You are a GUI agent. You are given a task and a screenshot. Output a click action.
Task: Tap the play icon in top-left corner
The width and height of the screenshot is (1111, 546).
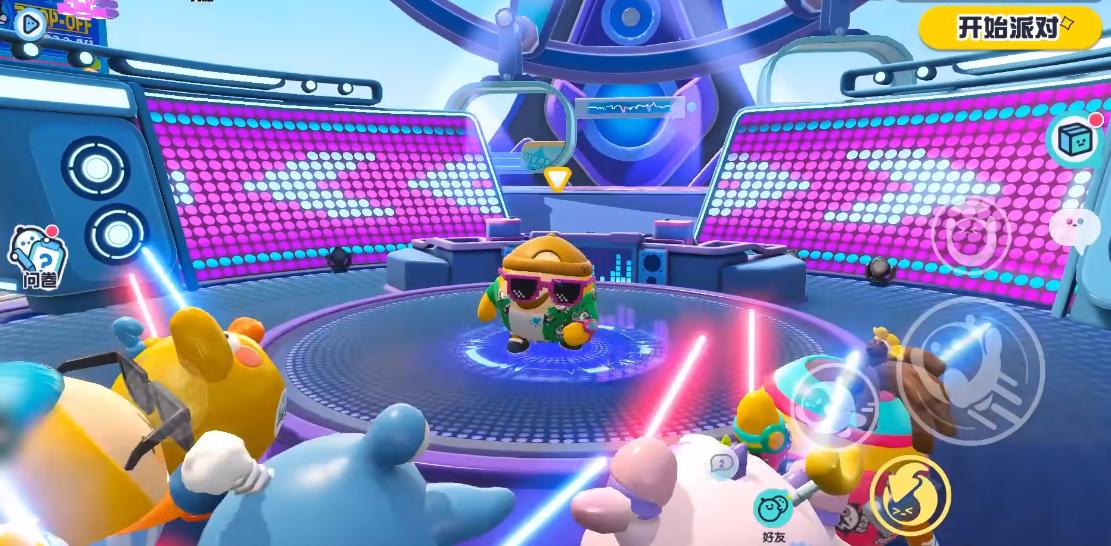click(30, 23)
